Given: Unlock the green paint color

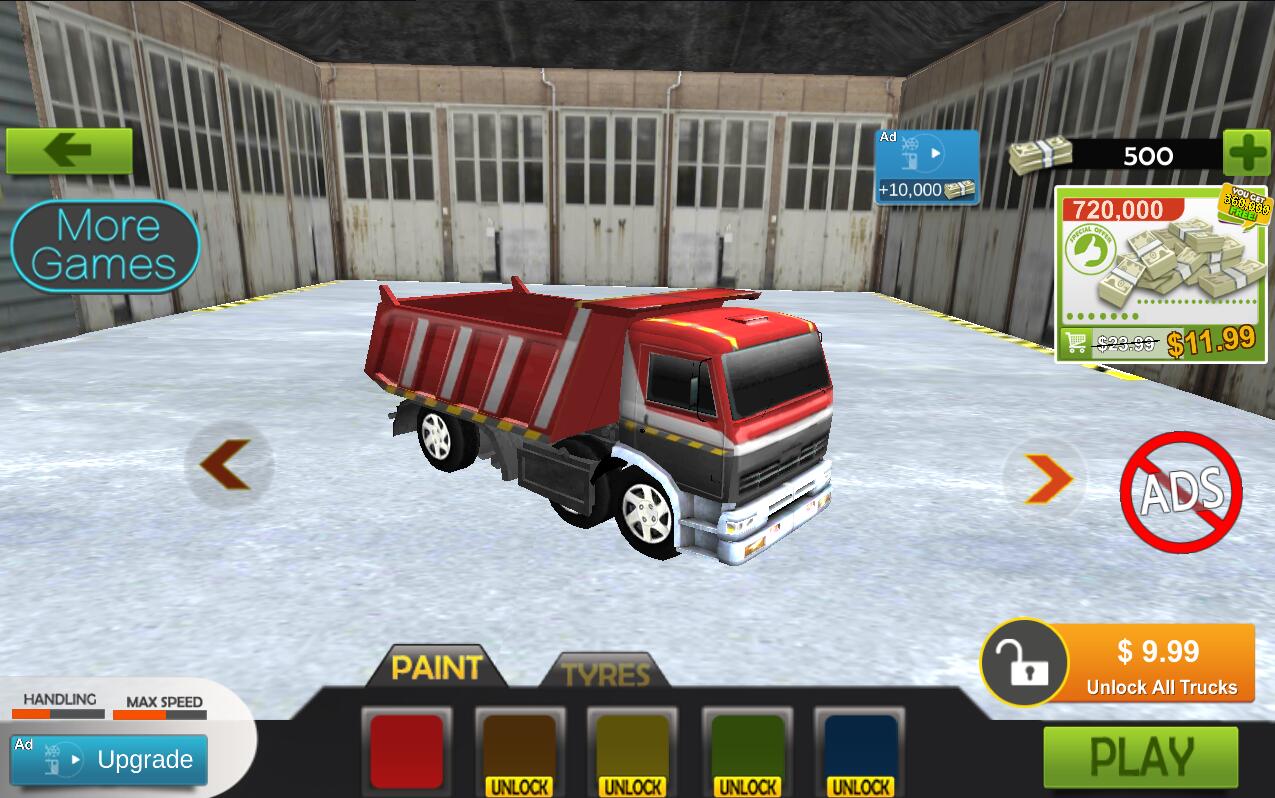Looking at the screenshot, I should point(747,754).
